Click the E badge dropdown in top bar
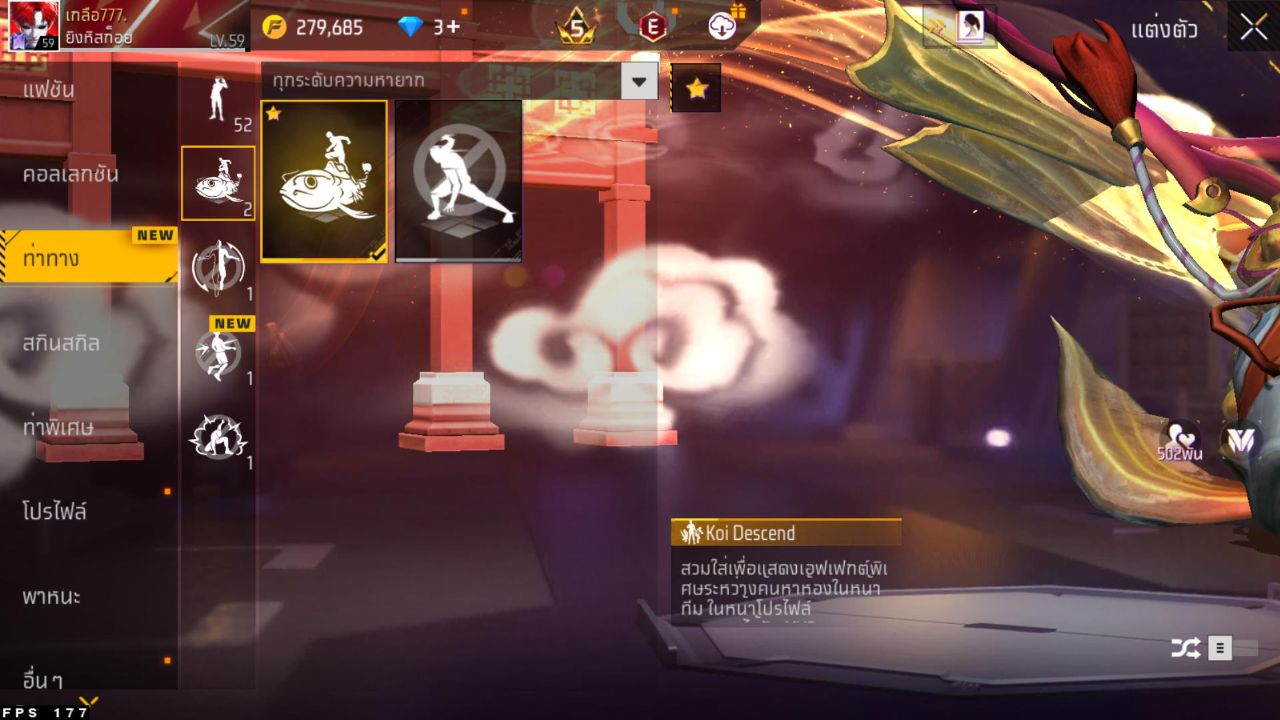 [650, 27]
